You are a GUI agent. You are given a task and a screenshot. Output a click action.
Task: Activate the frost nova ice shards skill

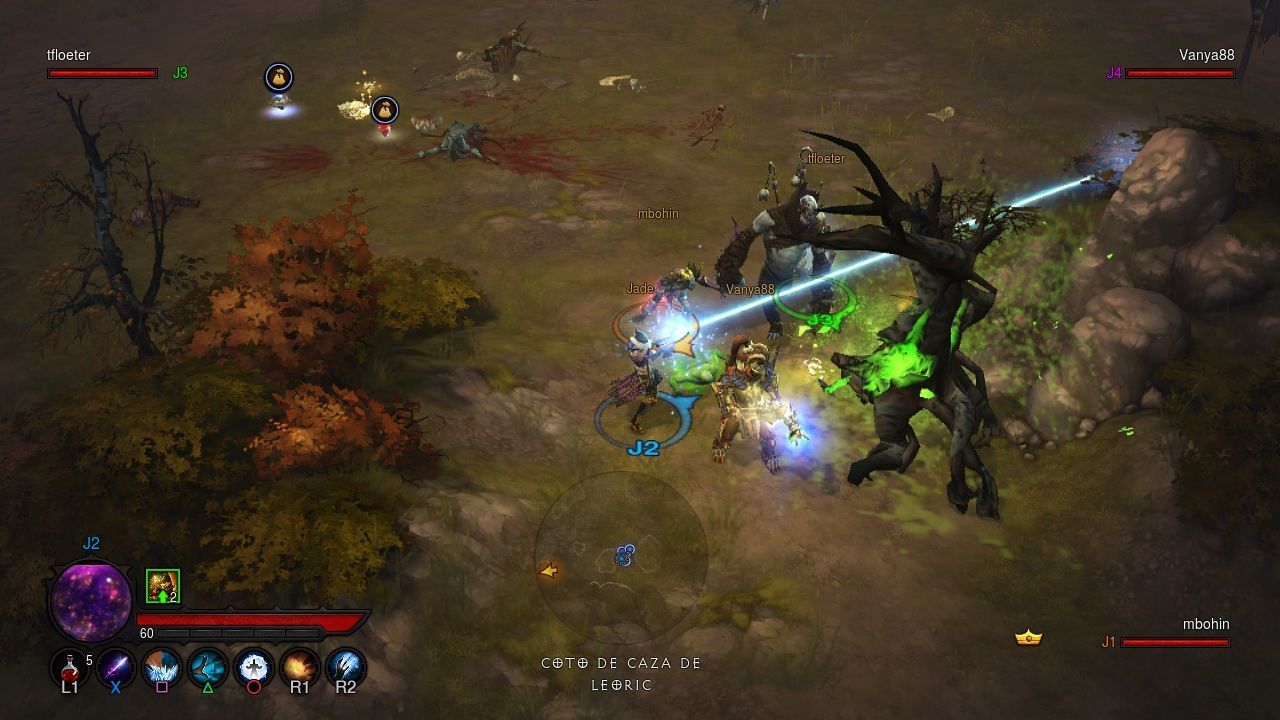(162, 666)
